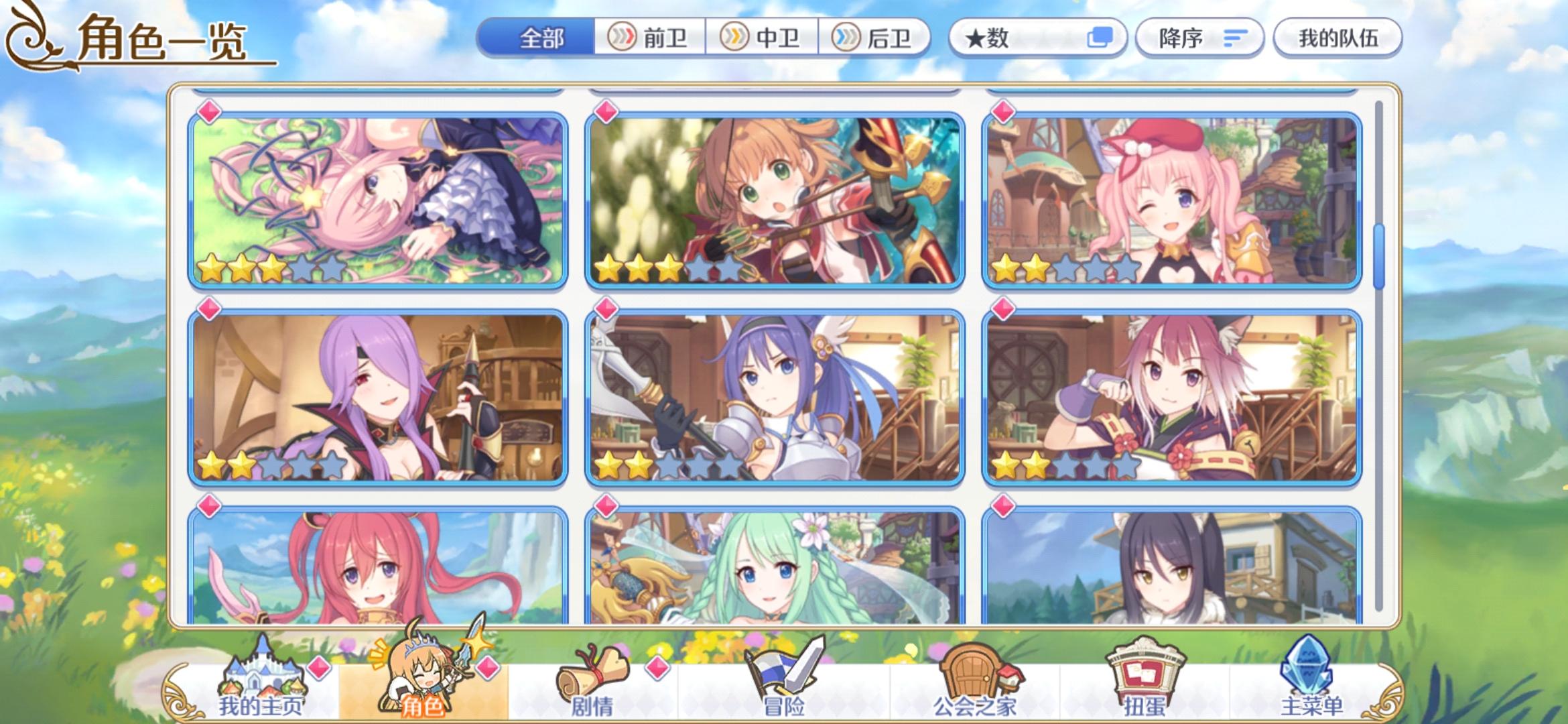Switch sort order with the 降序 control

pos(1199,38)
